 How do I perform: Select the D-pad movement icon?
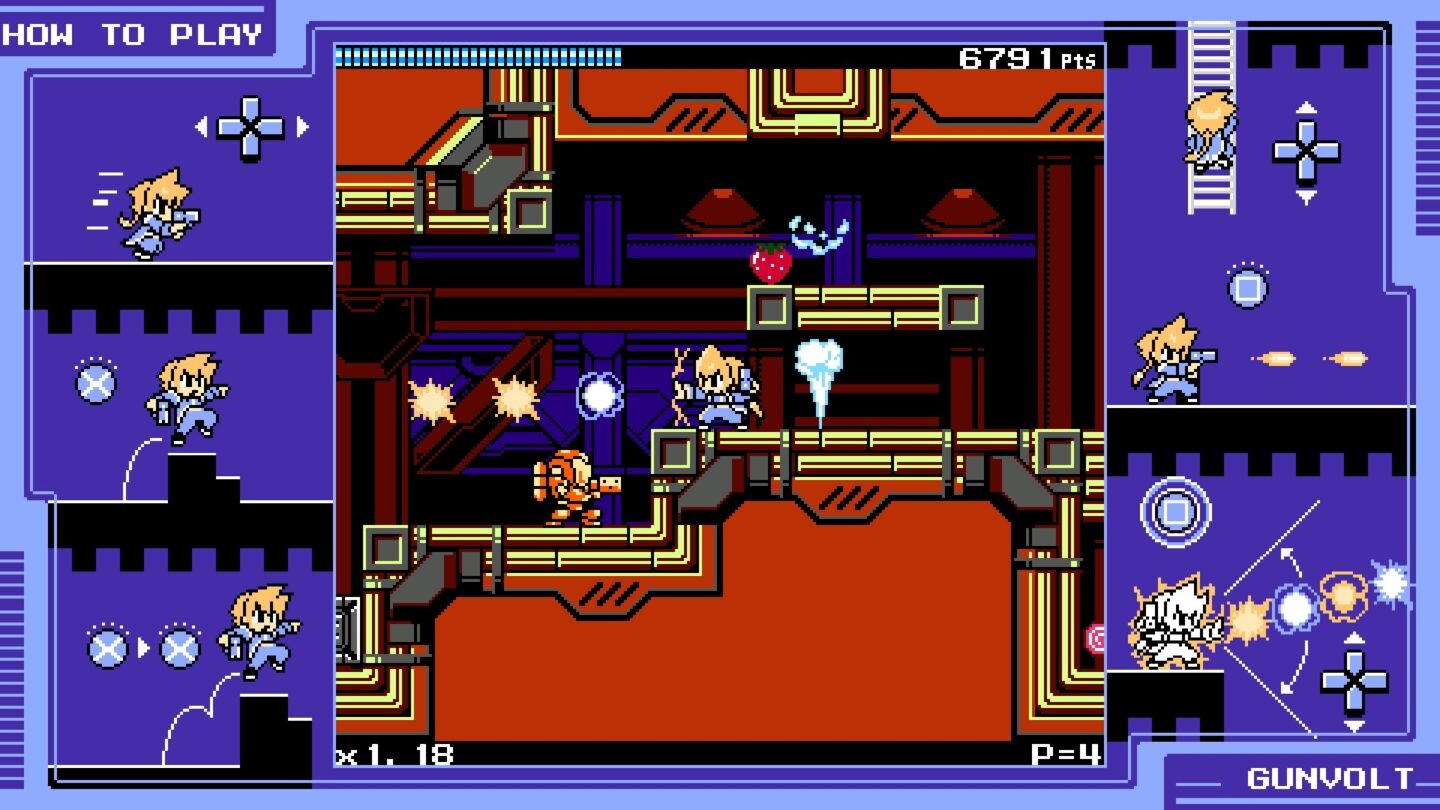248,128
